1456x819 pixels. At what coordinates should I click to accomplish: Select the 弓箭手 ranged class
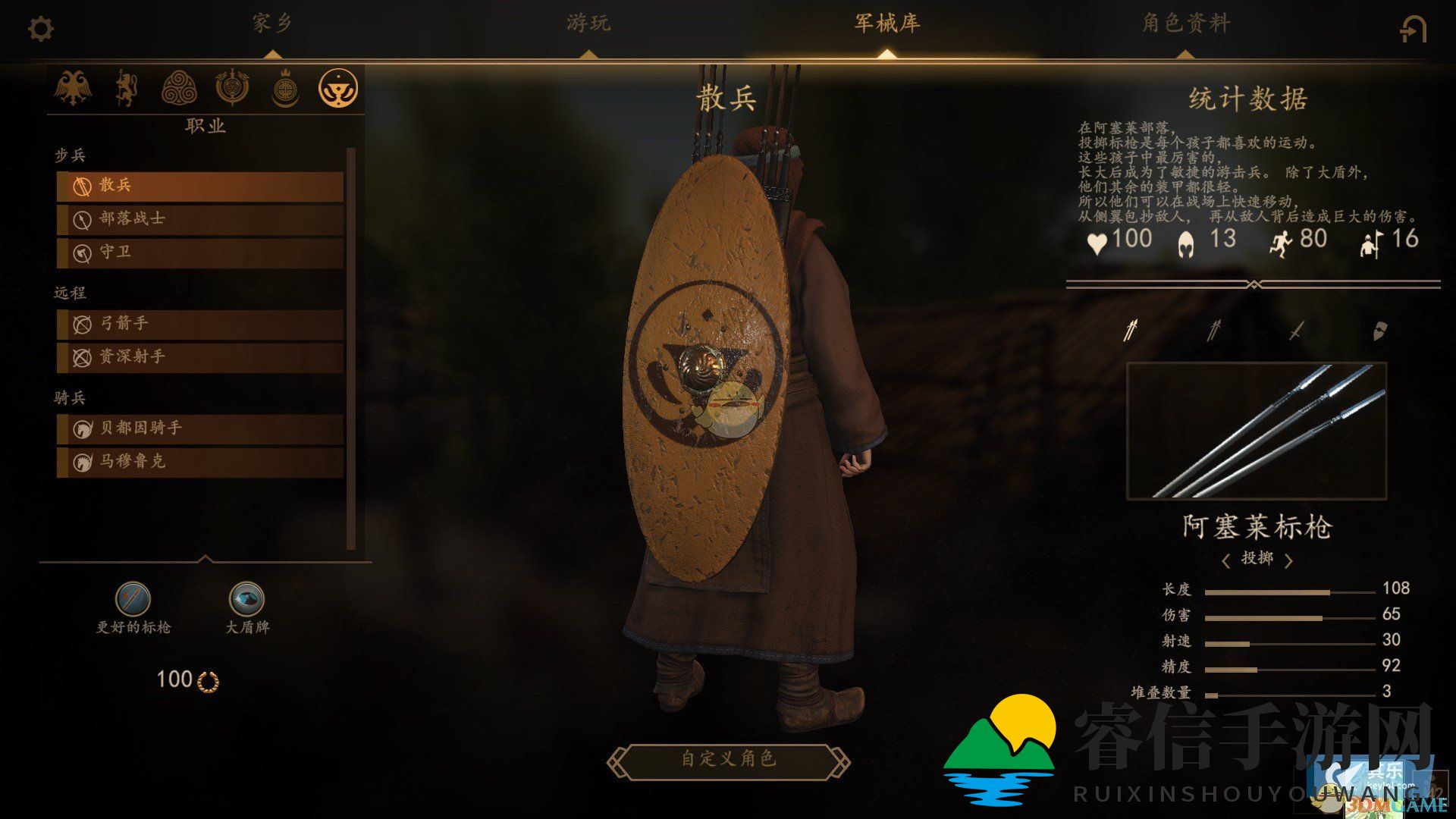[x=200, y=324]
